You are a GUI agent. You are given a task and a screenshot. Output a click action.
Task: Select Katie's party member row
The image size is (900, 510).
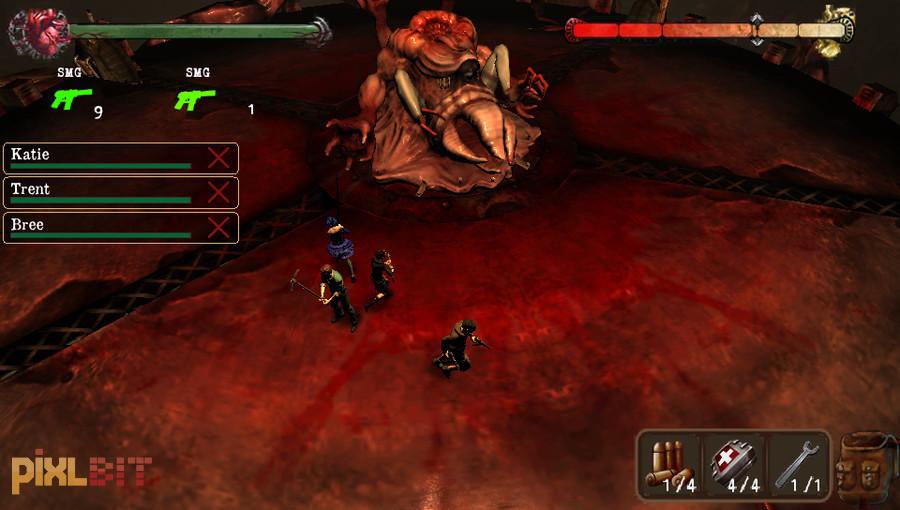[x=100, y=158]
